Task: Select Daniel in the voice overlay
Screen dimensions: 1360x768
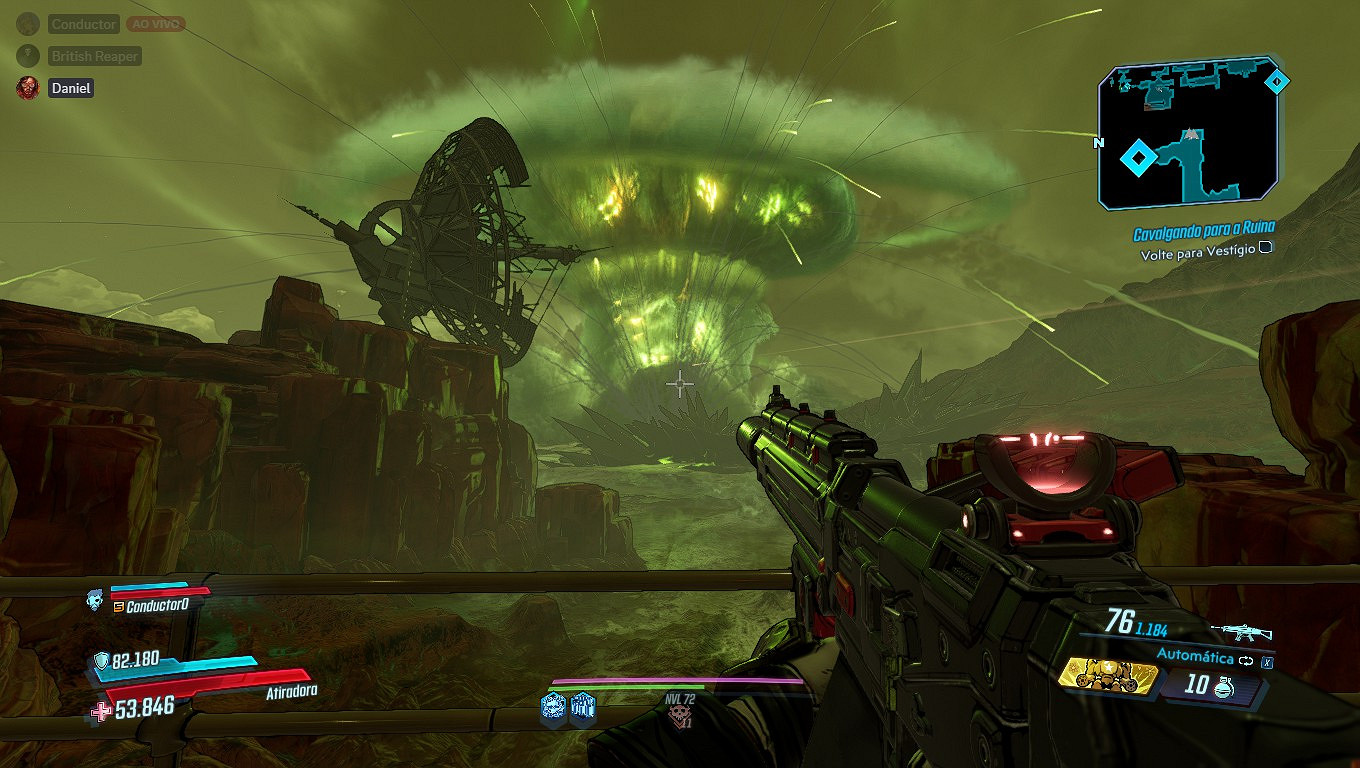Action: coord(70,88)
